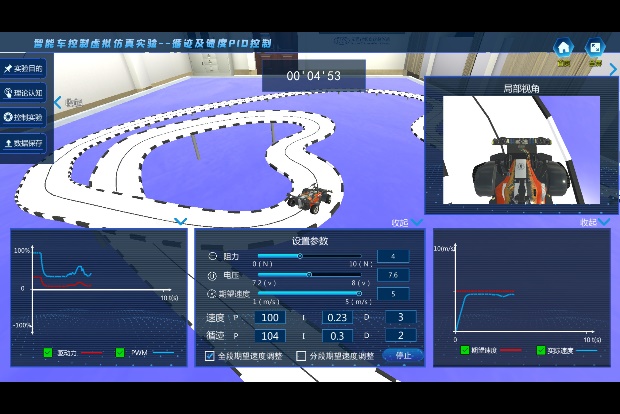Enable 分段期望速度调整 checkbox
620x414 pixels.
[301, 356]
